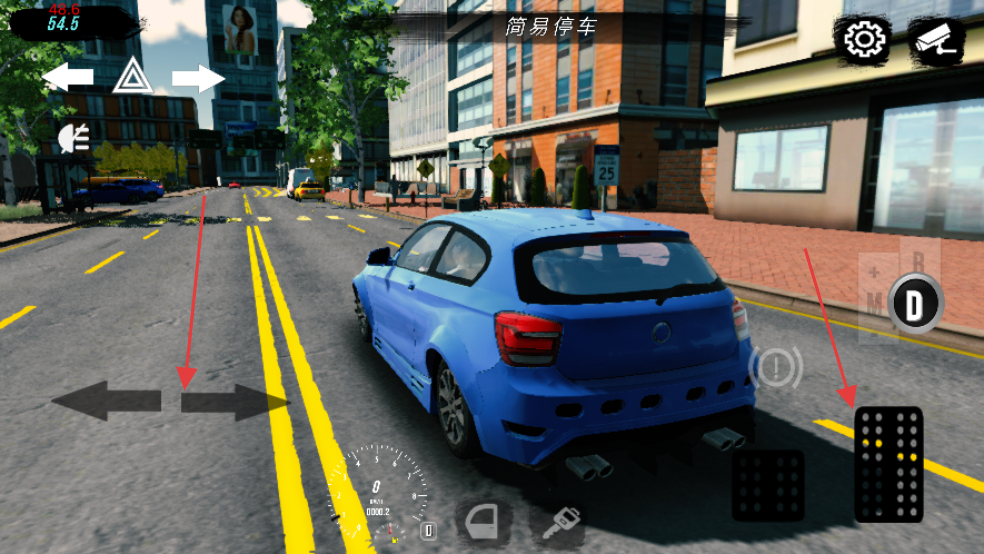The width and height of the screenshot is (984, 554).
Task: Engage the parking brake icon
Action: 775,368
